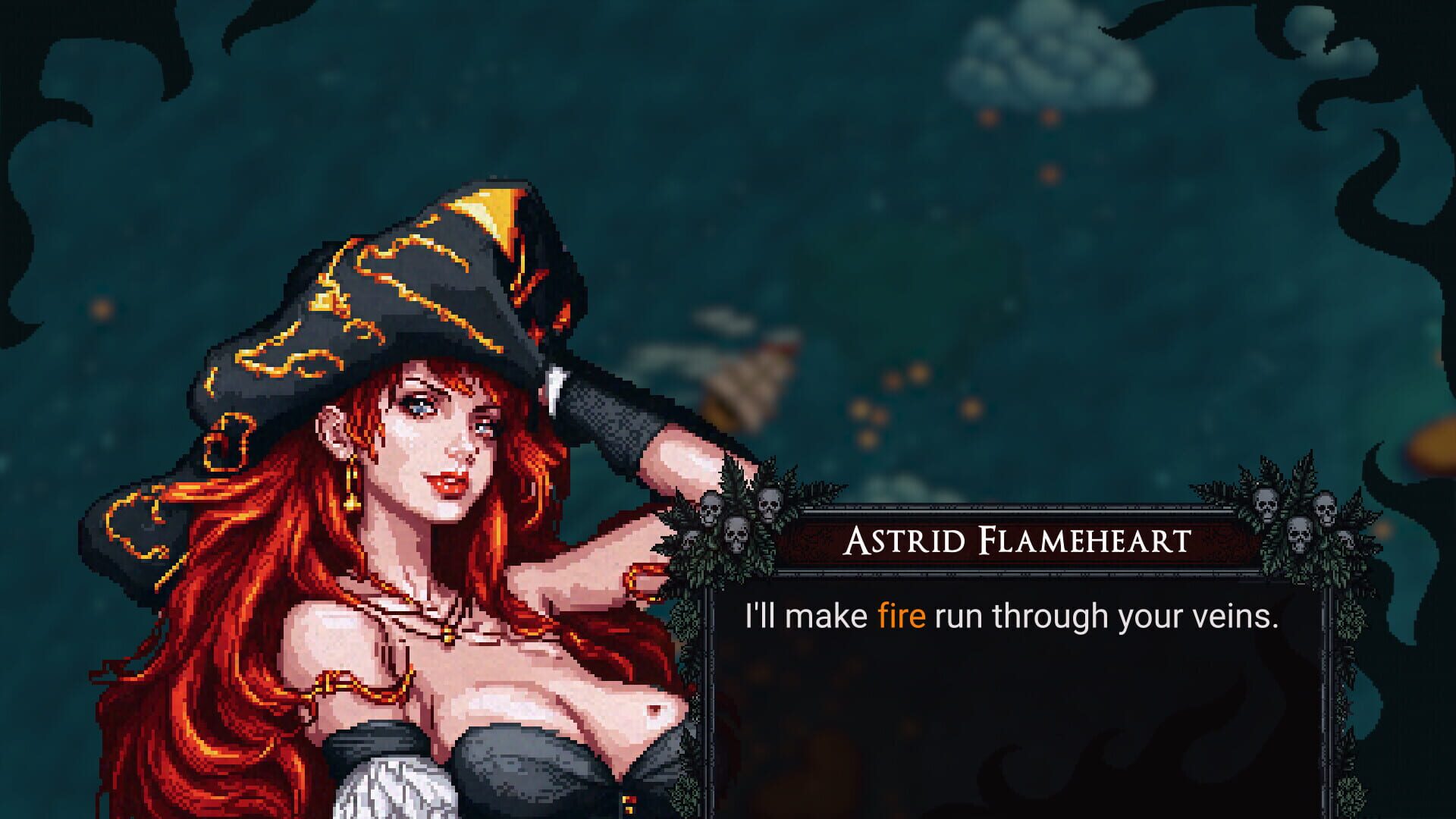Click the small skull between the two fern clusters
This screenshot has height=819, width=1456.
pyautogui.click(x=690, y=539)
